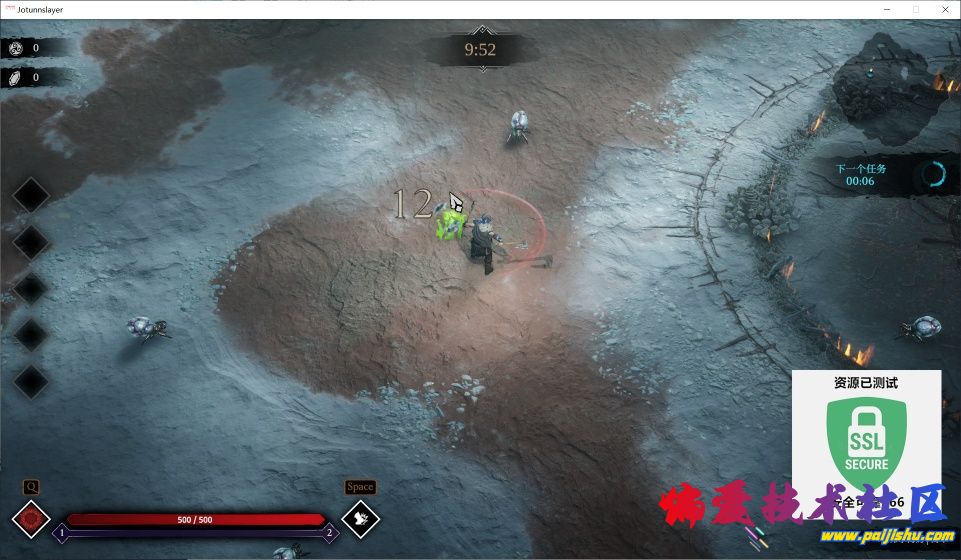Screen dimensions: 961x560
Task: Close the Jotunnslayer window
Action: tap(944, 9)
